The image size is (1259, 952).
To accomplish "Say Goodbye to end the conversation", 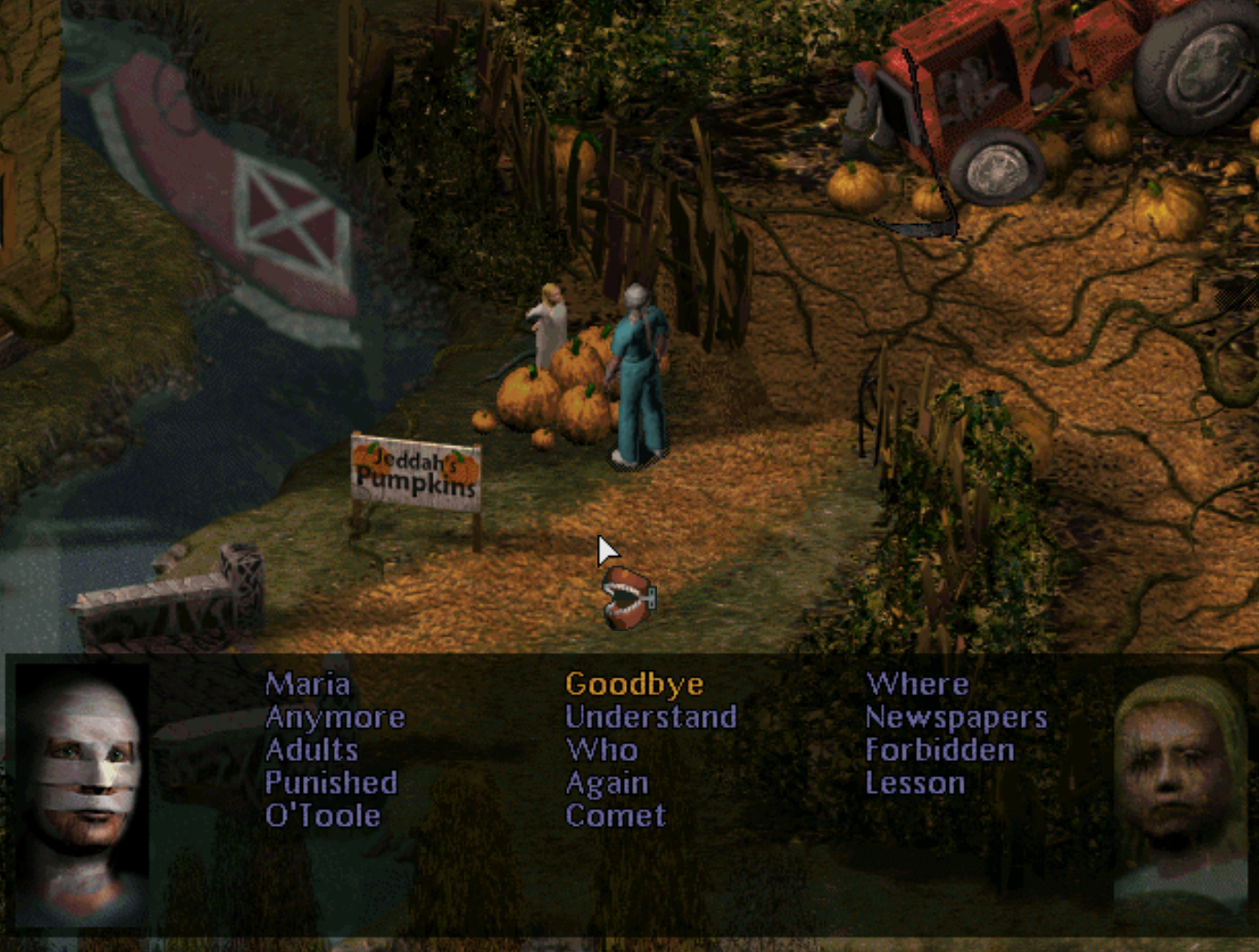I will point(634,684).
